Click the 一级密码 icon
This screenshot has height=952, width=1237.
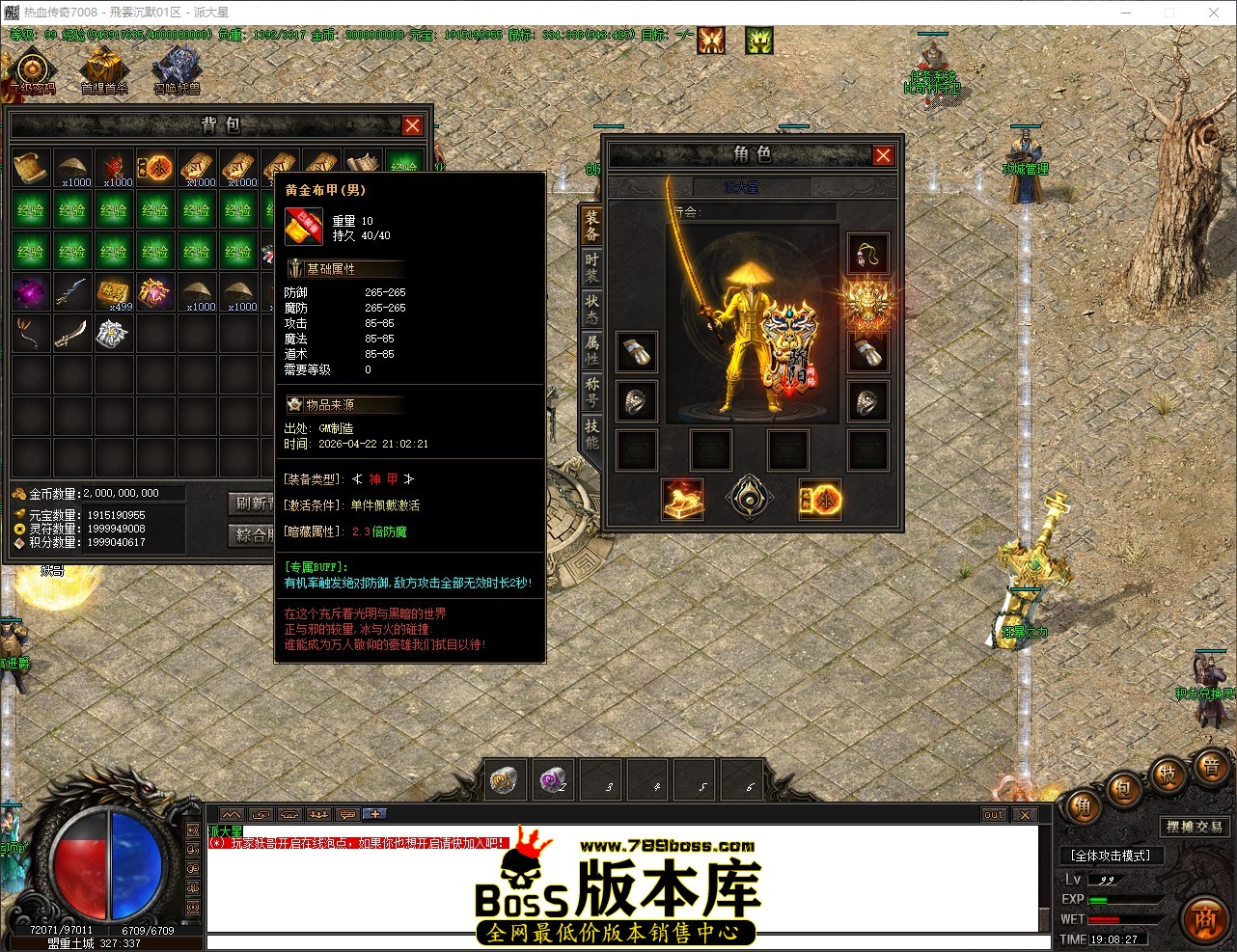[32, 69]
